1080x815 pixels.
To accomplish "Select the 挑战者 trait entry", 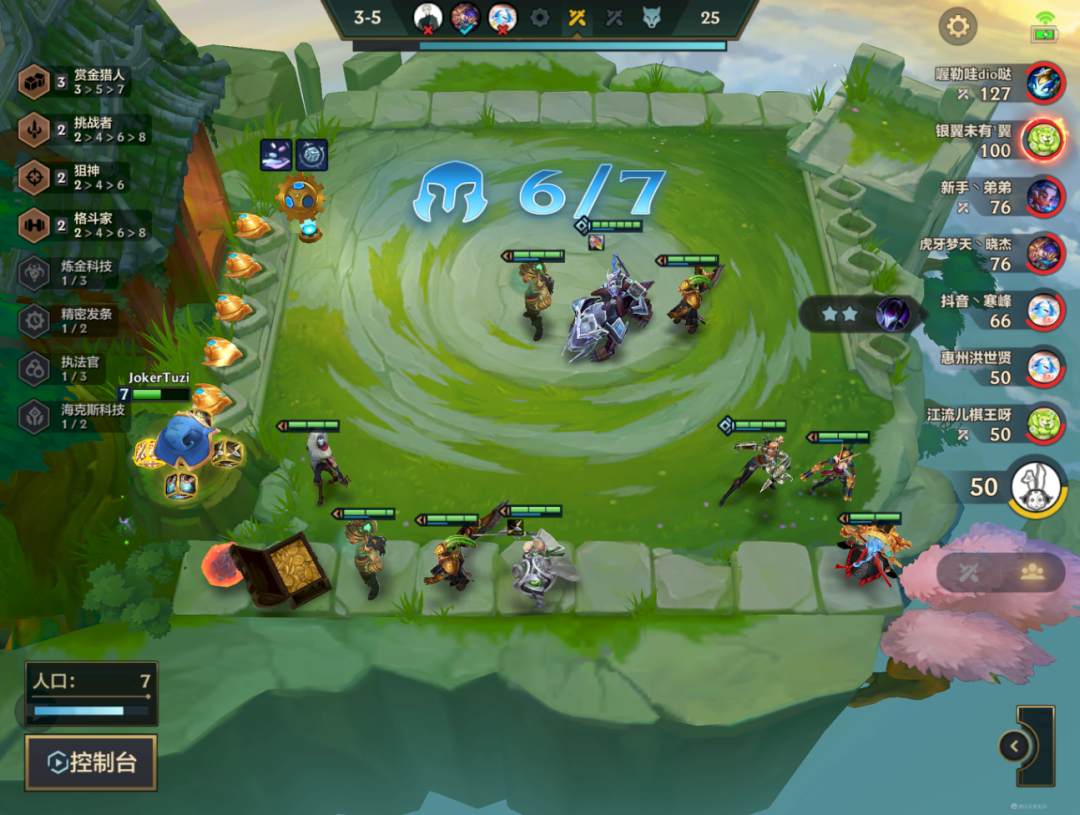I will [x=85, y=129].
